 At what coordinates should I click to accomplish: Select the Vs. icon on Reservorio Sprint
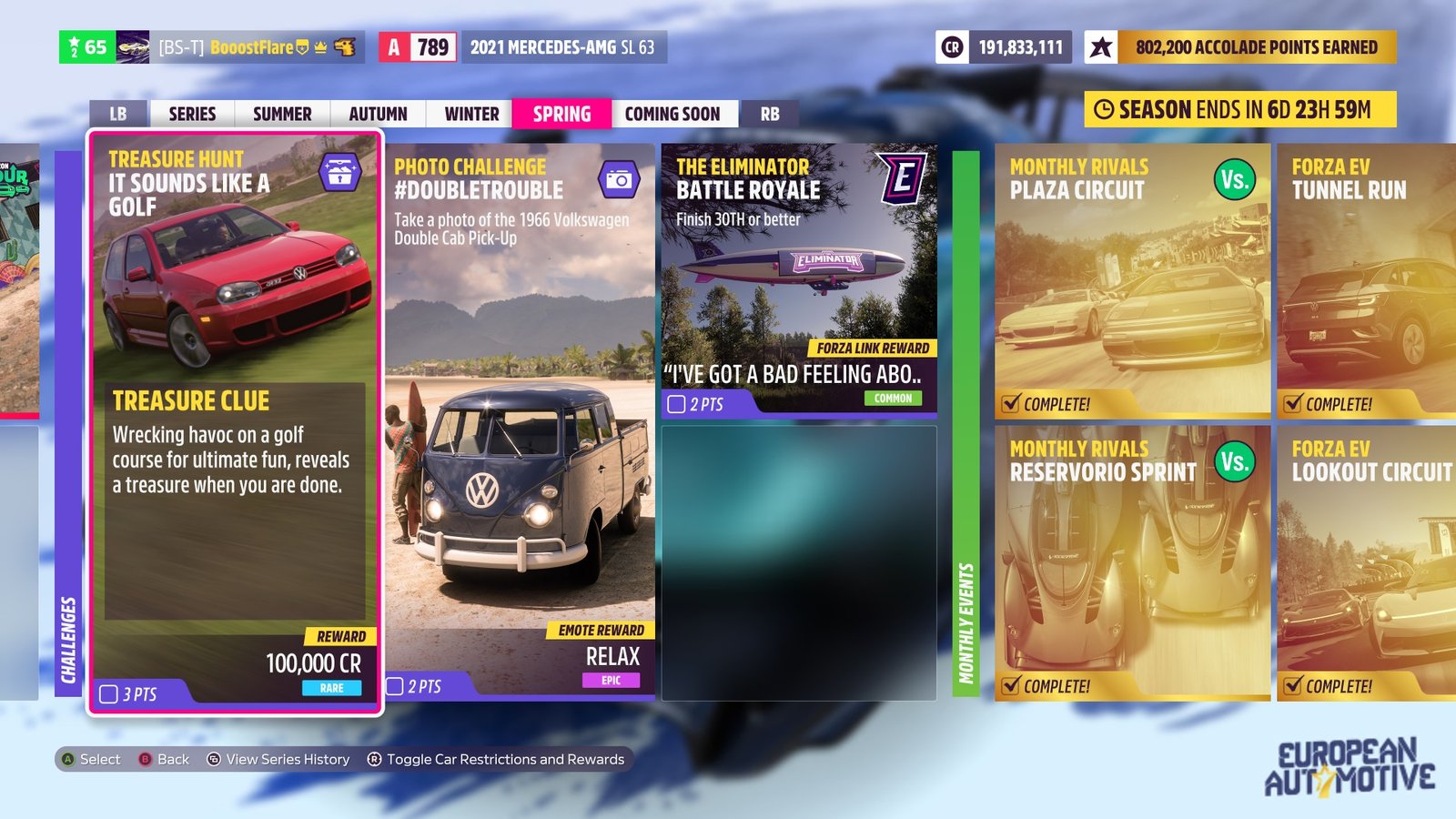click(x=1233, y=463)
